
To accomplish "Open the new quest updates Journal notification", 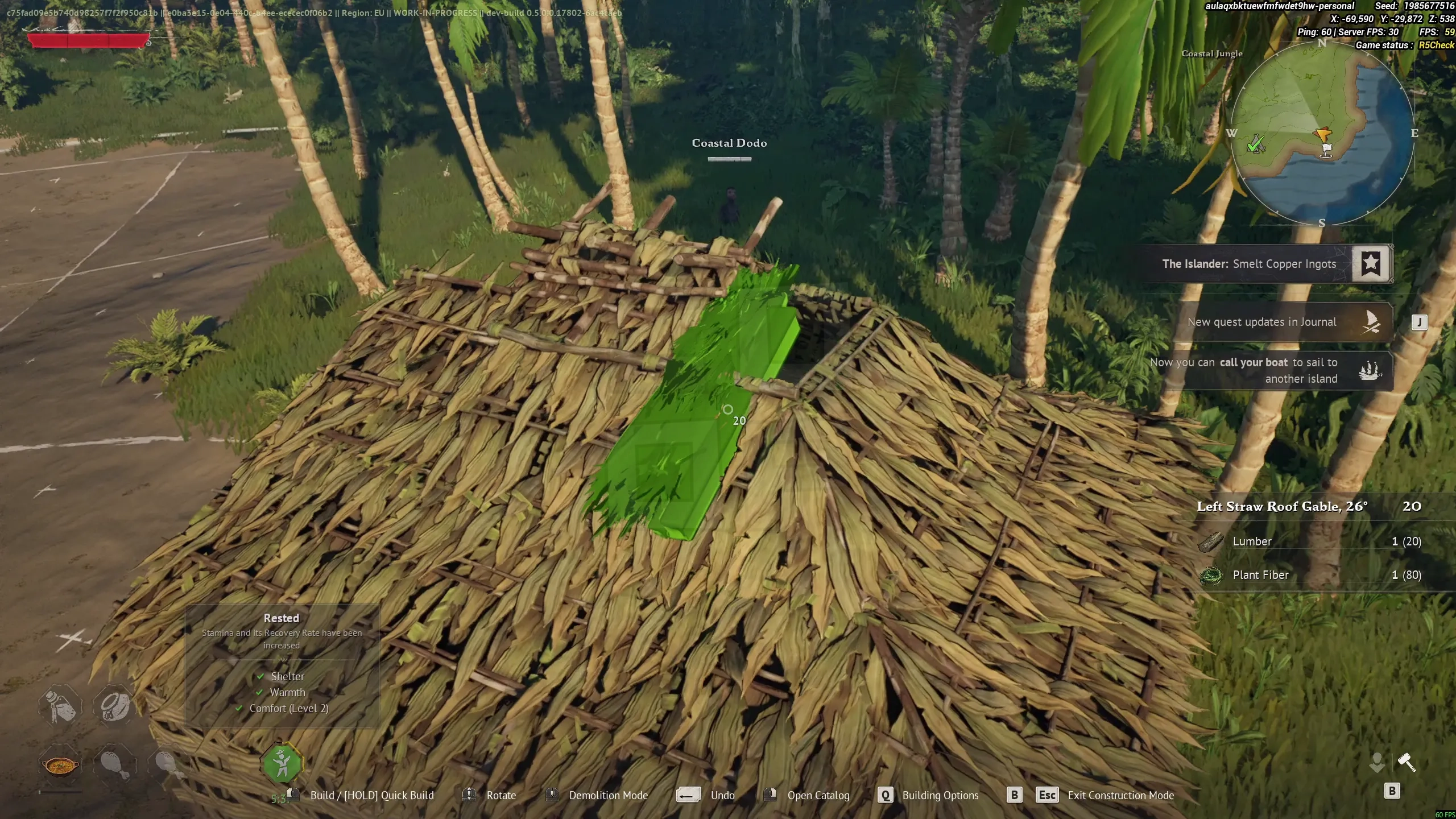I will pos(1261,322).
